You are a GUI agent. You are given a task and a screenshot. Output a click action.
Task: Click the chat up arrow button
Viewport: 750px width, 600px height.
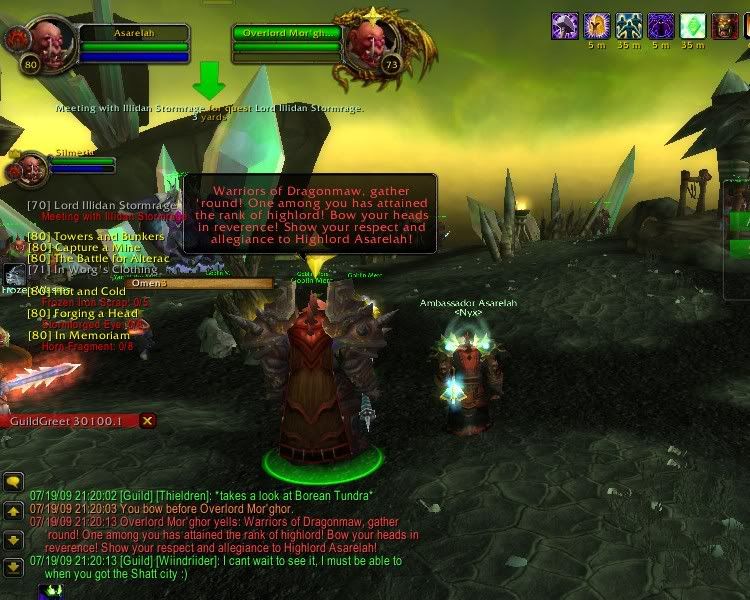click(x=13, y=511)
